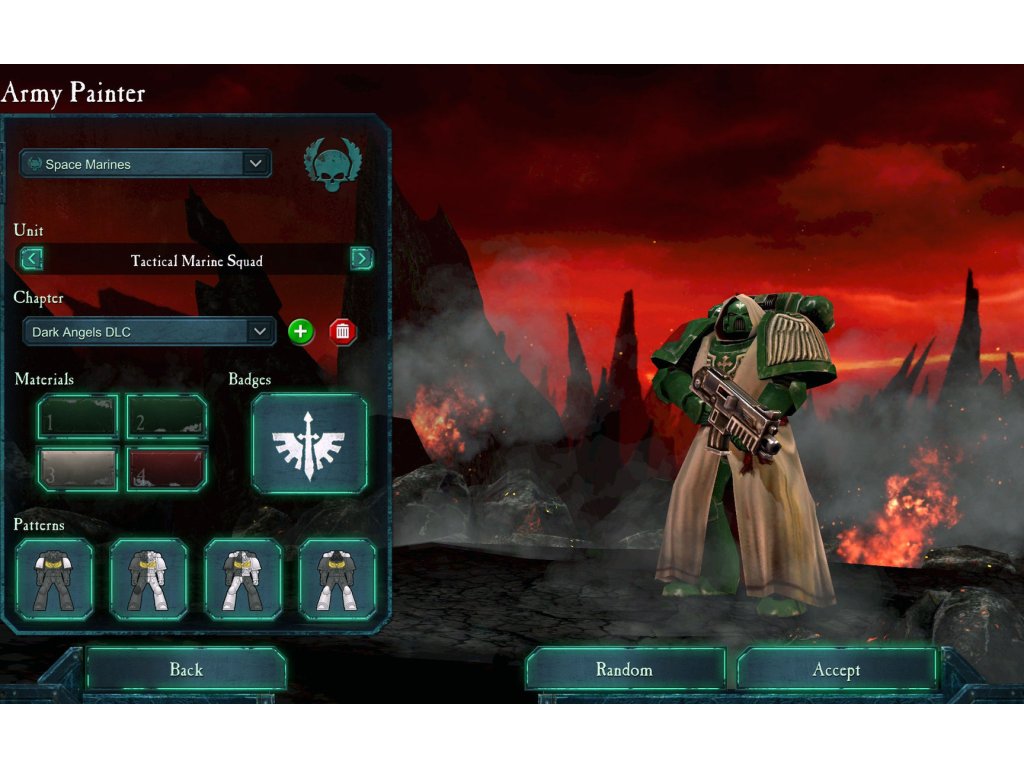The width and height of the screenshot is (1024, 768).
Task: Choose material slot 2
Action: 167,417
